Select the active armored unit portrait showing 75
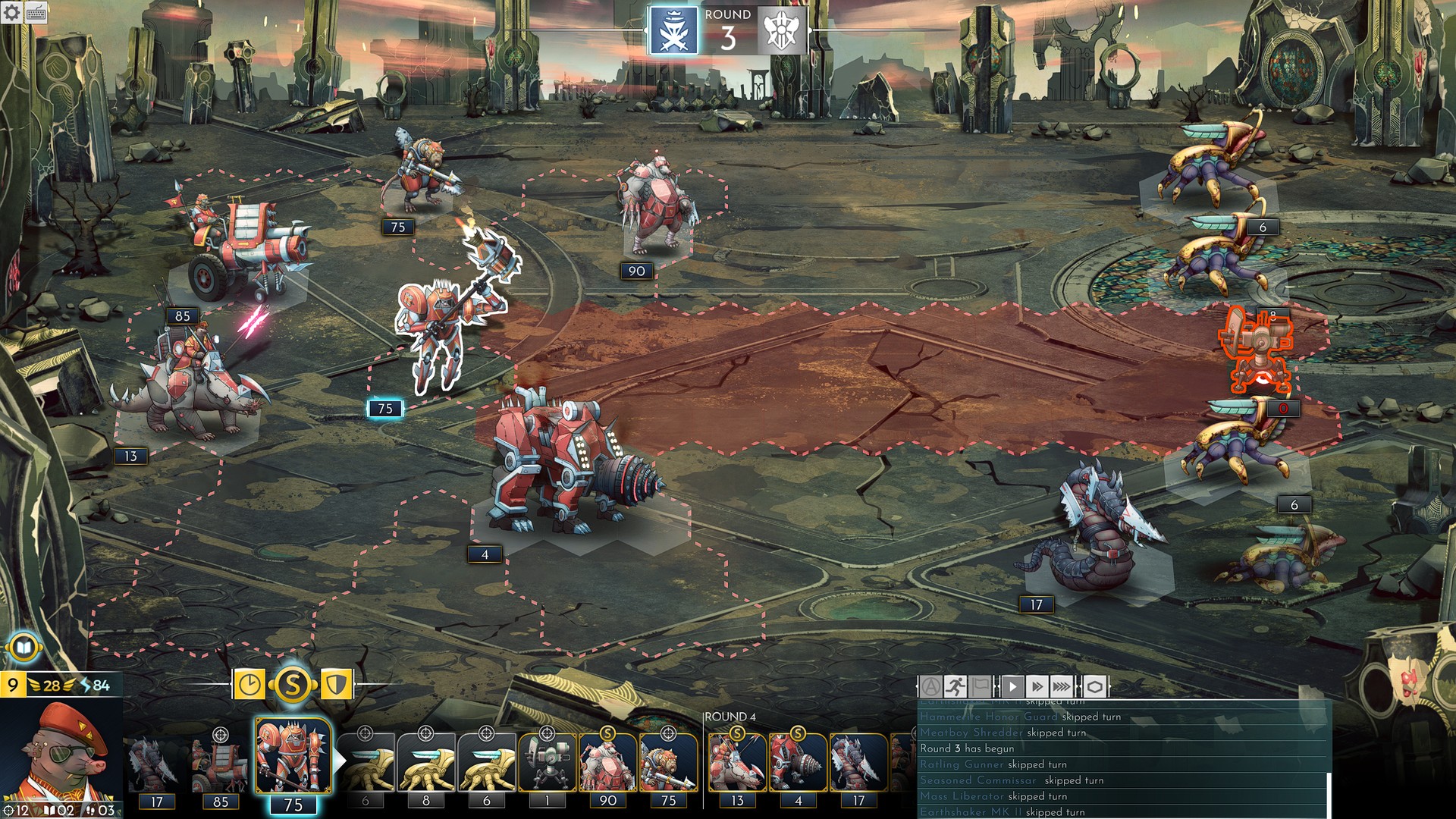1456x819 pixels. pyautogui.click(x=293, y=757)
